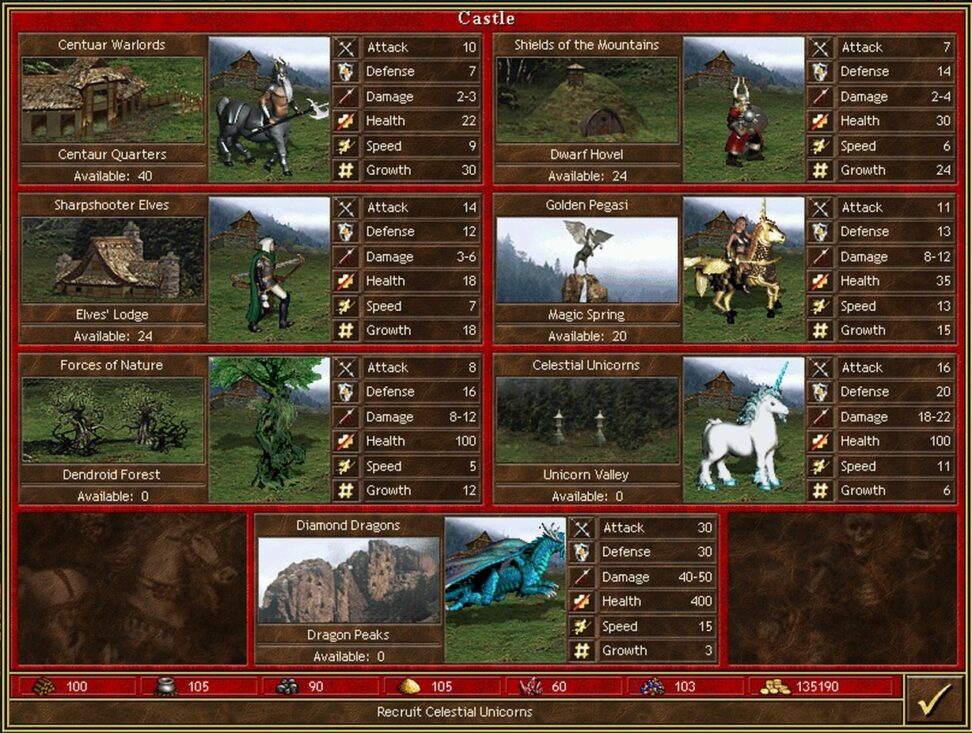Select the Forces of Nature dendroid portrait
This screenshot has height=733, width=972.
269,429
